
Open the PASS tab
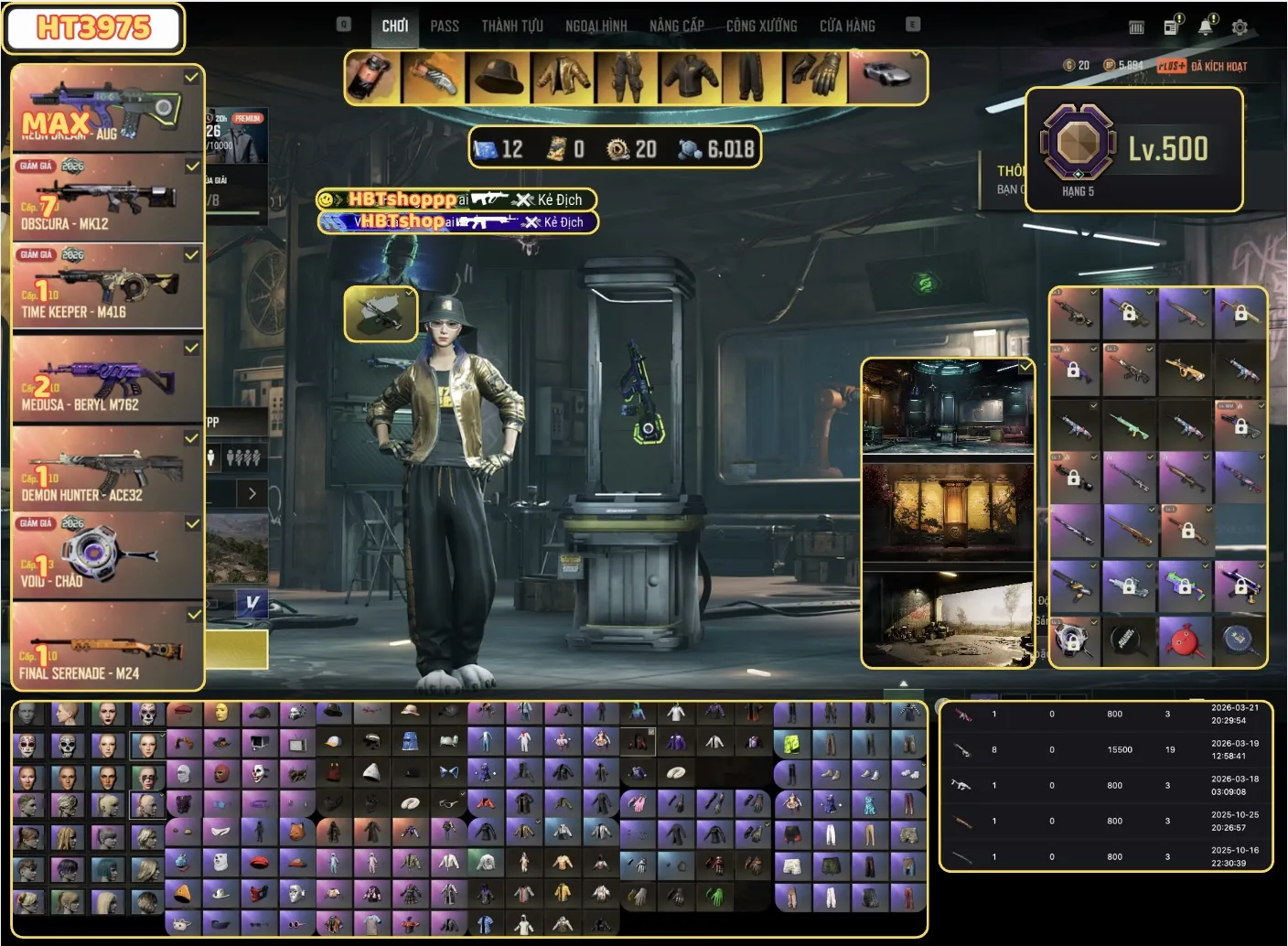coord(445,26)
